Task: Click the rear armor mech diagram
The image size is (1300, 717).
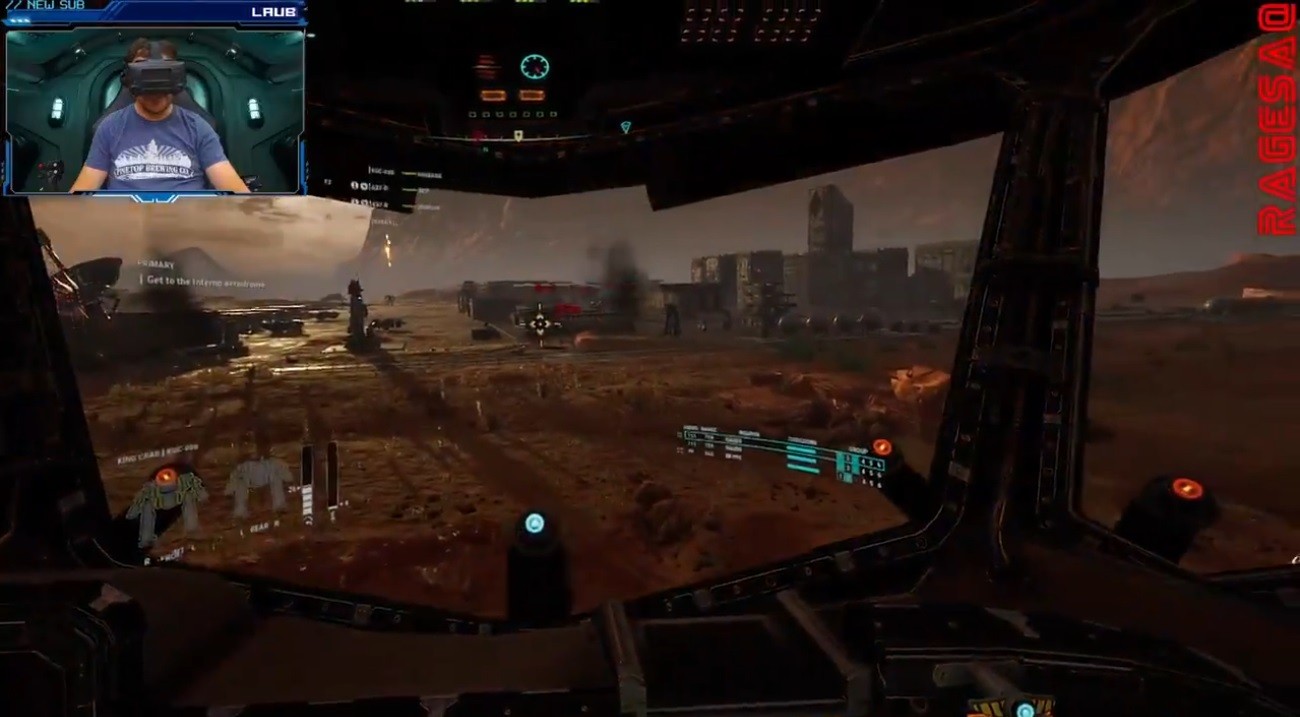Action: (257, 486)
